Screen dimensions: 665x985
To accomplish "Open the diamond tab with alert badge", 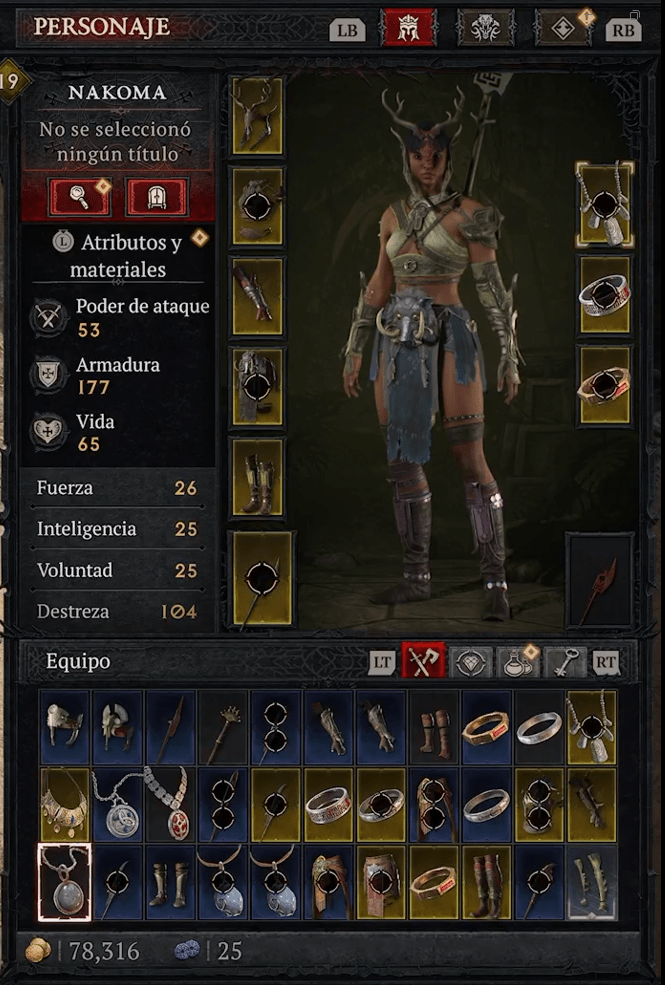I will (562, 28).
